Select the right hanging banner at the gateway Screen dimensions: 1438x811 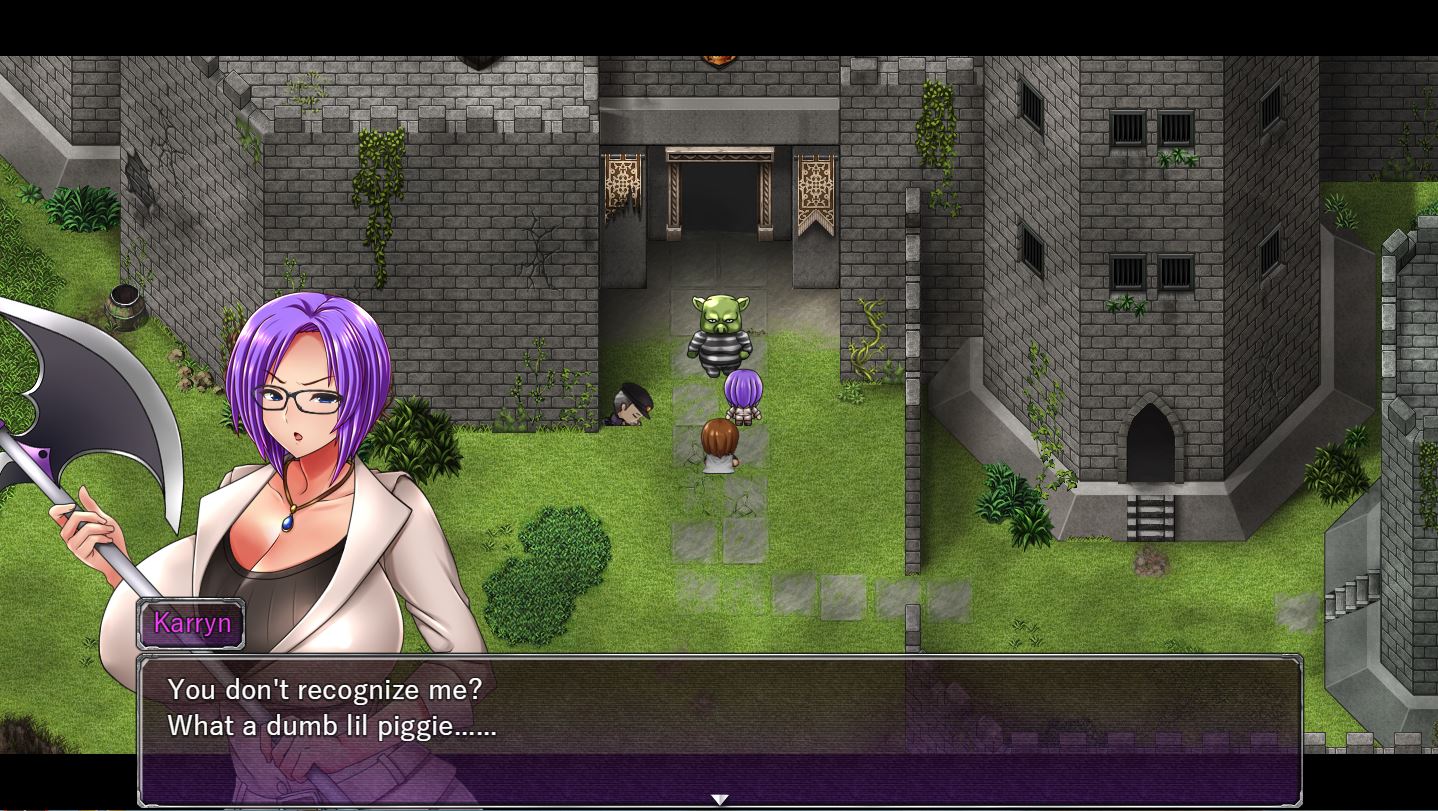(x=816, y=185)
